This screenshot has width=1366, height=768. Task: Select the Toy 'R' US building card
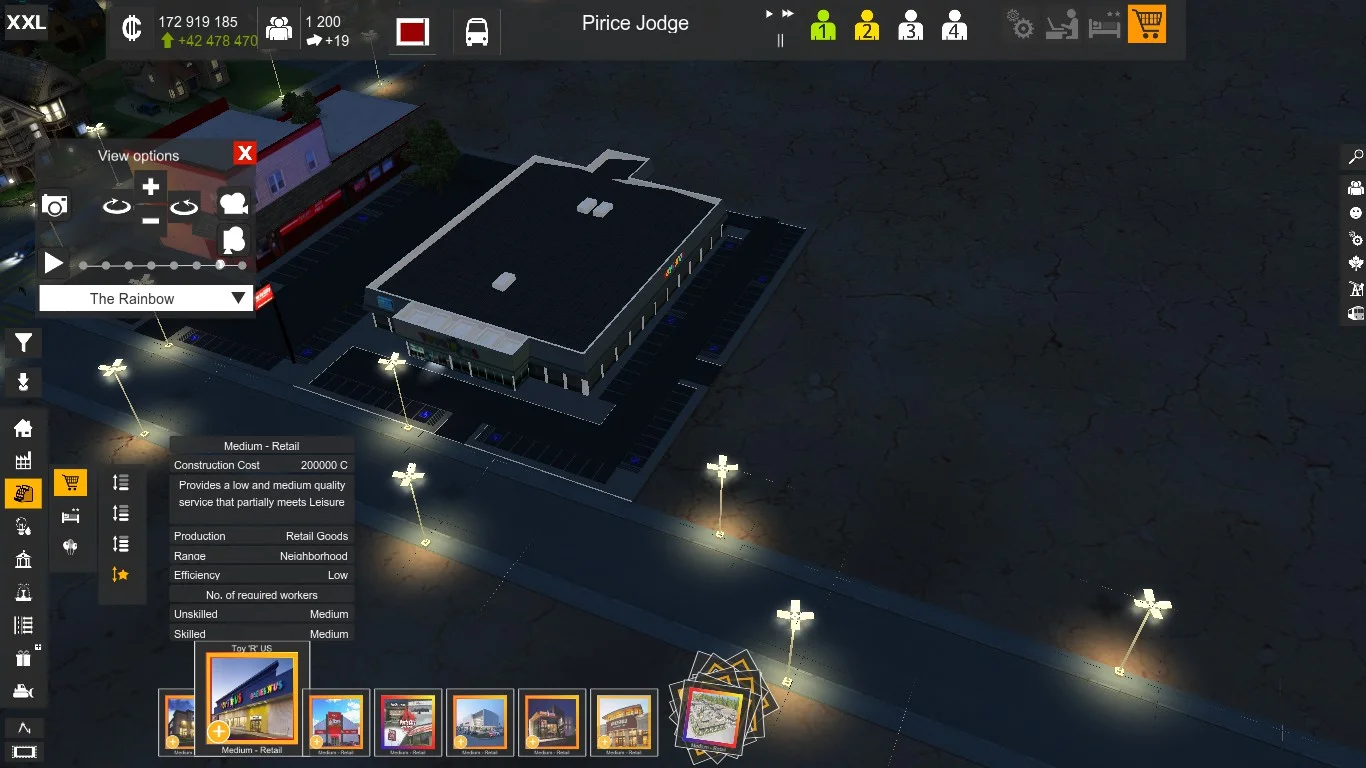[x=252, y=699]
